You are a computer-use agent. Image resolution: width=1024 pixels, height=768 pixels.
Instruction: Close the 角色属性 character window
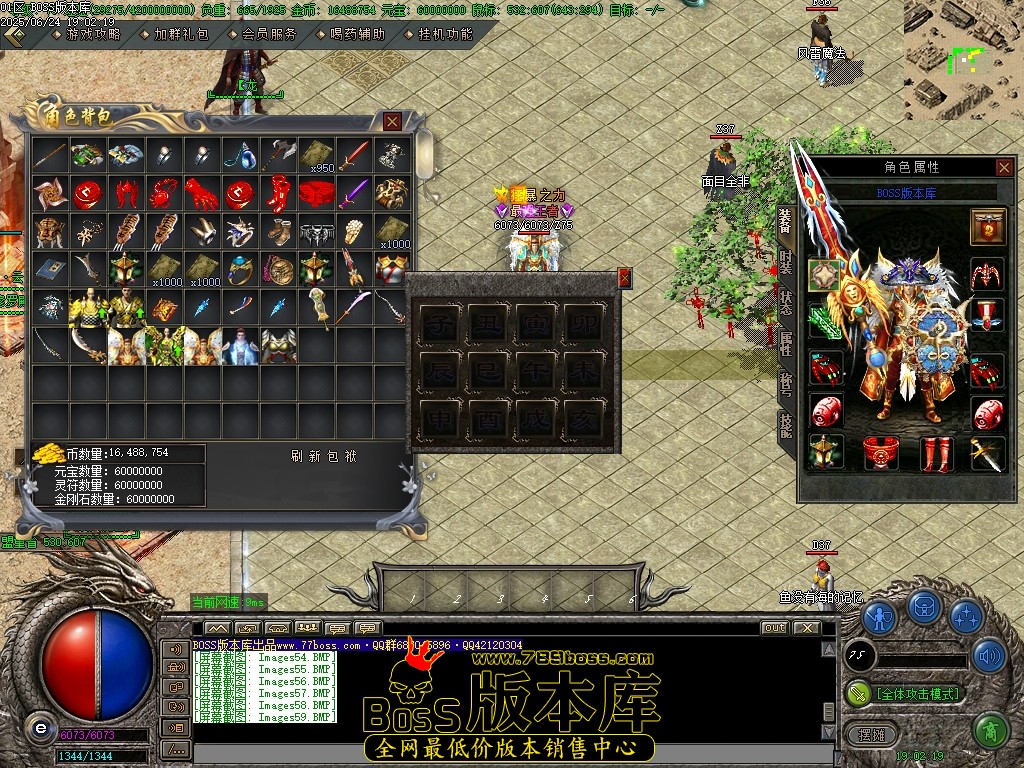point(1004,168)
